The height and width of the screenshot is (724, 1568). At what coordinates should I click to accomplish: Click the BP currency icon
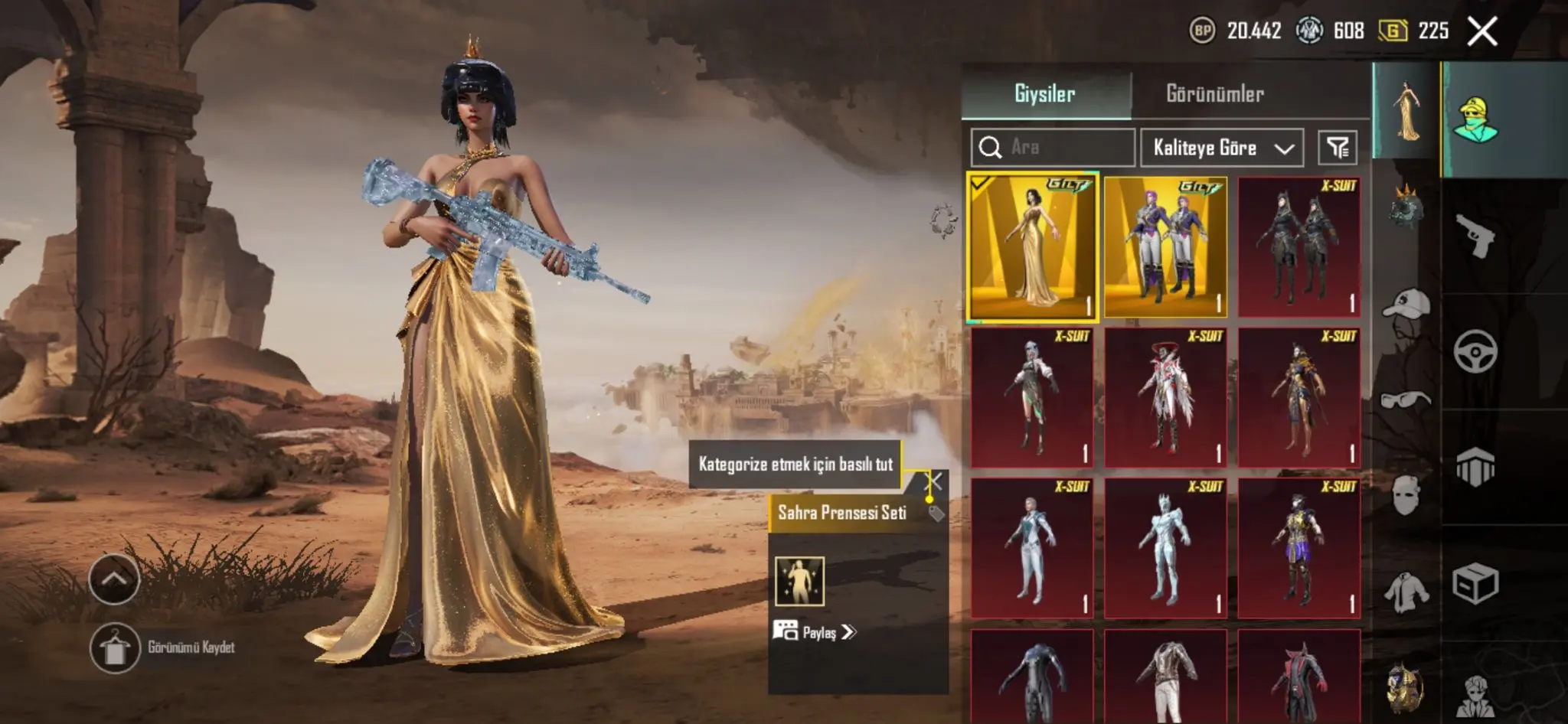[x=1202, y=31]
